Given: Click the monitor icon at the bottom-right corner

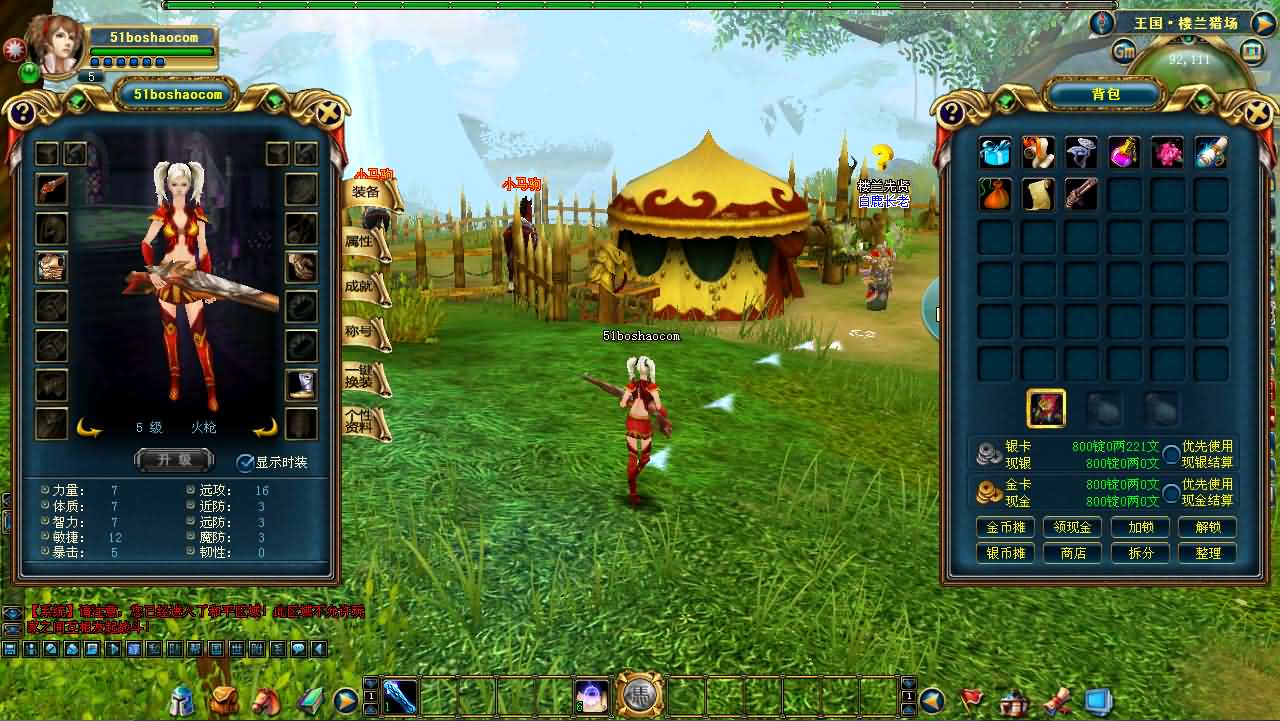Looking at the screenshot, I should [1097, 701].
